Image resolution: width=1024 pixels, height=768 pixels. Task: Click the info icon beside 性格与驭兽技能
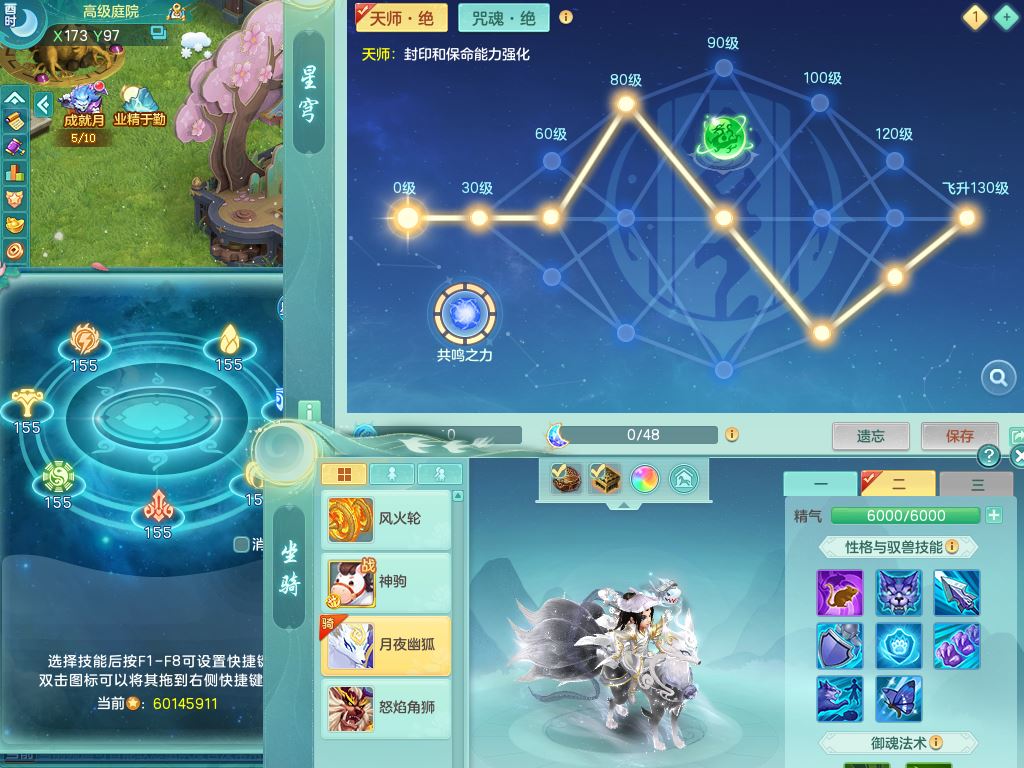tap(952, 547)
